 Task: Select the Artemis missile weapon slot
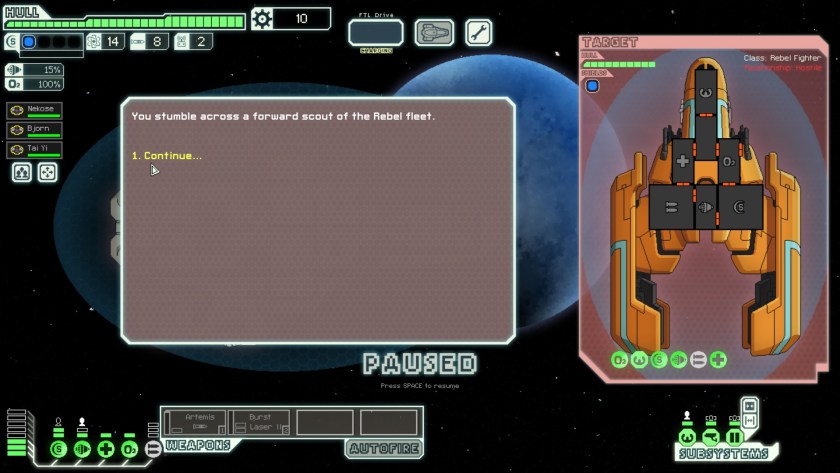point(195,422)
